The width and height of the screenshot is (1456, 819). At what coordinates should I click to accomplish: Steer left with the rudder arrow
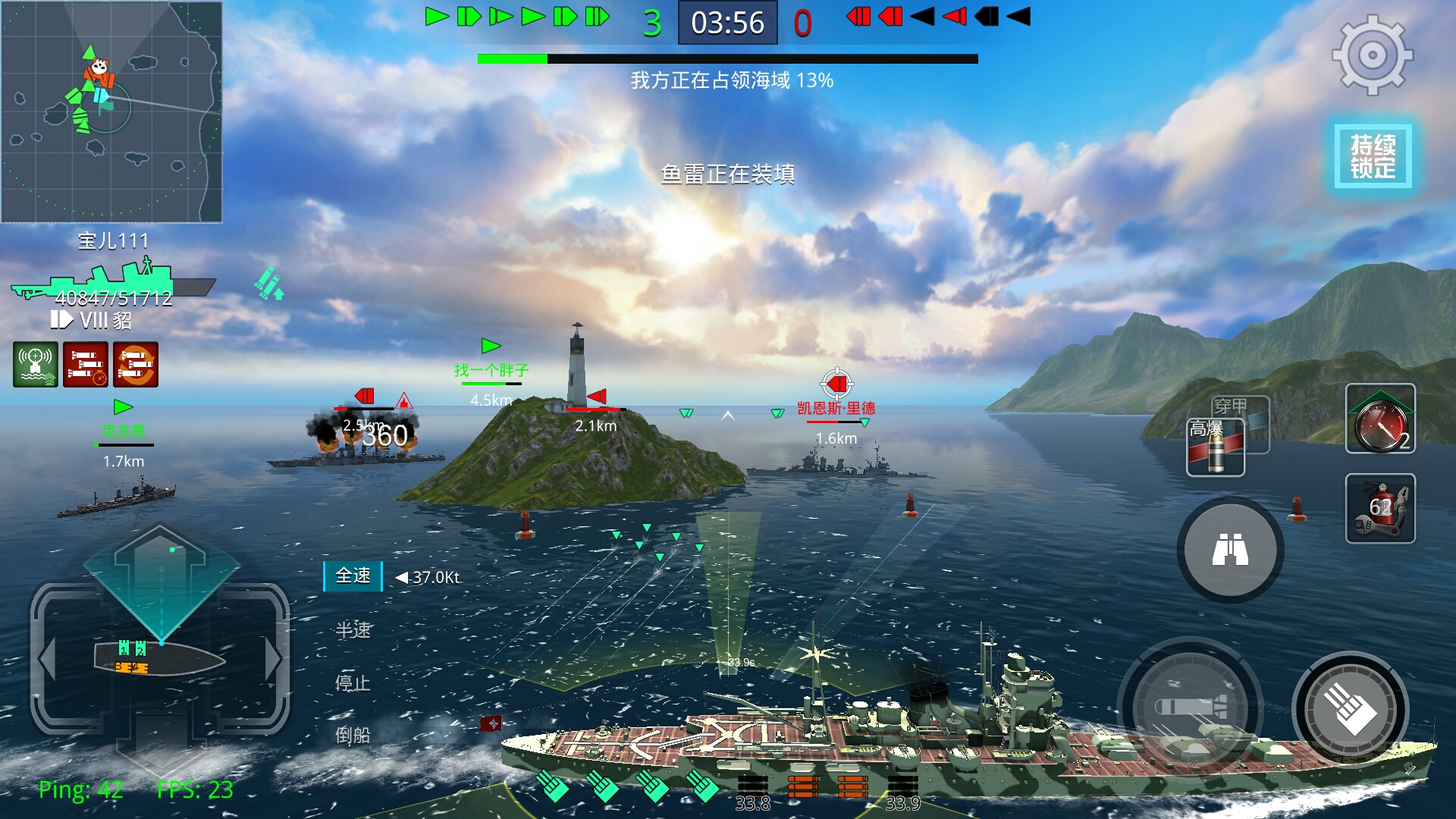(47, 658)
